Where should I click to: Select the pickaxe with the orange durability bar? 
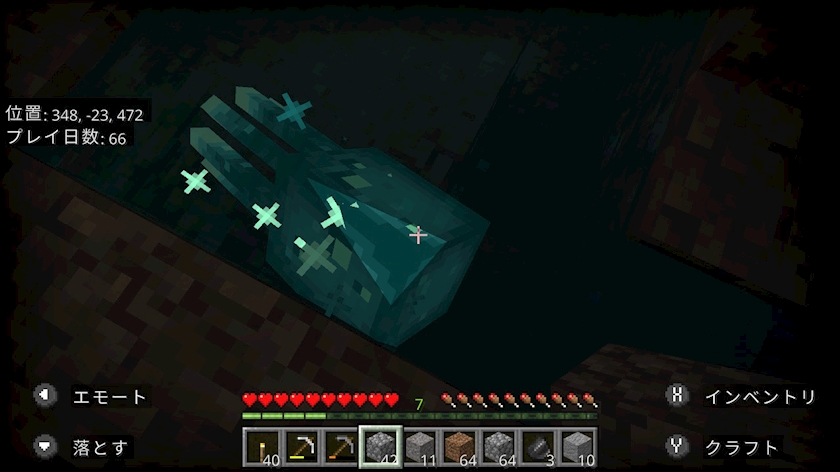click(341, 447)
